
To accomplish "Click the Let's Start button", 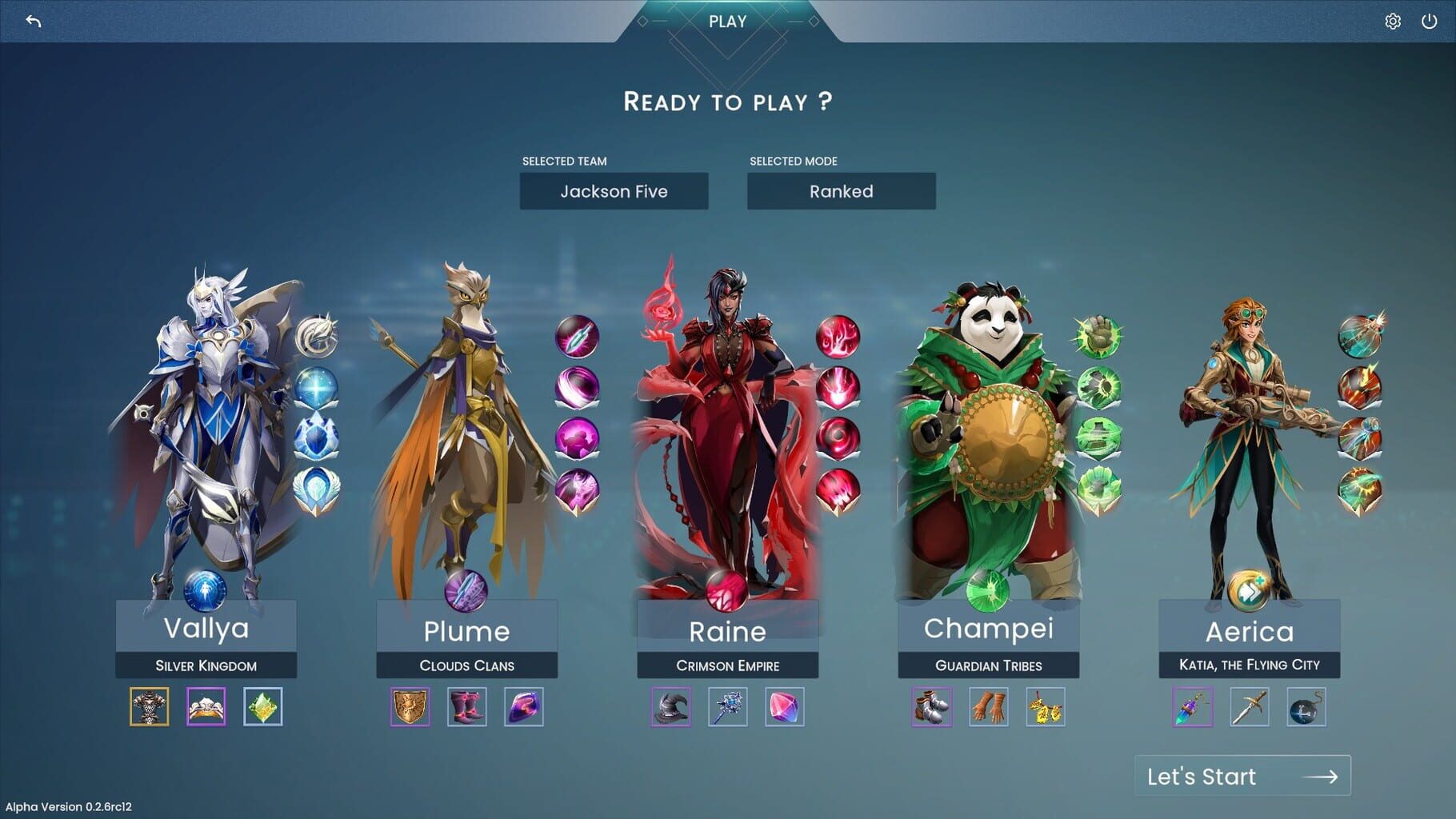I will point(1242,775).
